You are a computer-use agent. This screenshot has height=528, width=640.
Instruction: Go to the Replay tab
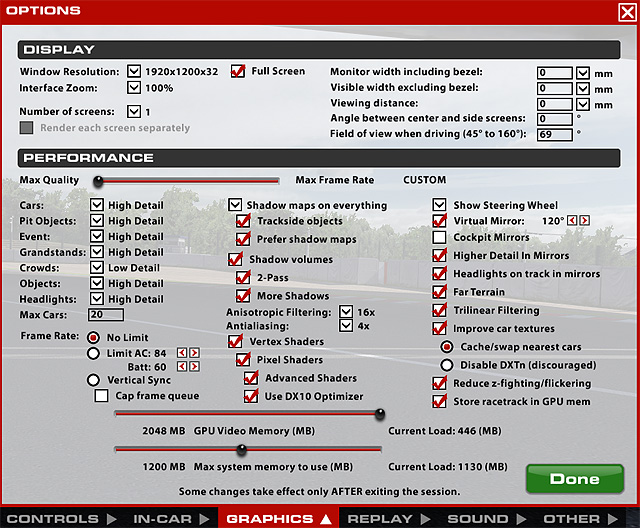coord(380,519)
